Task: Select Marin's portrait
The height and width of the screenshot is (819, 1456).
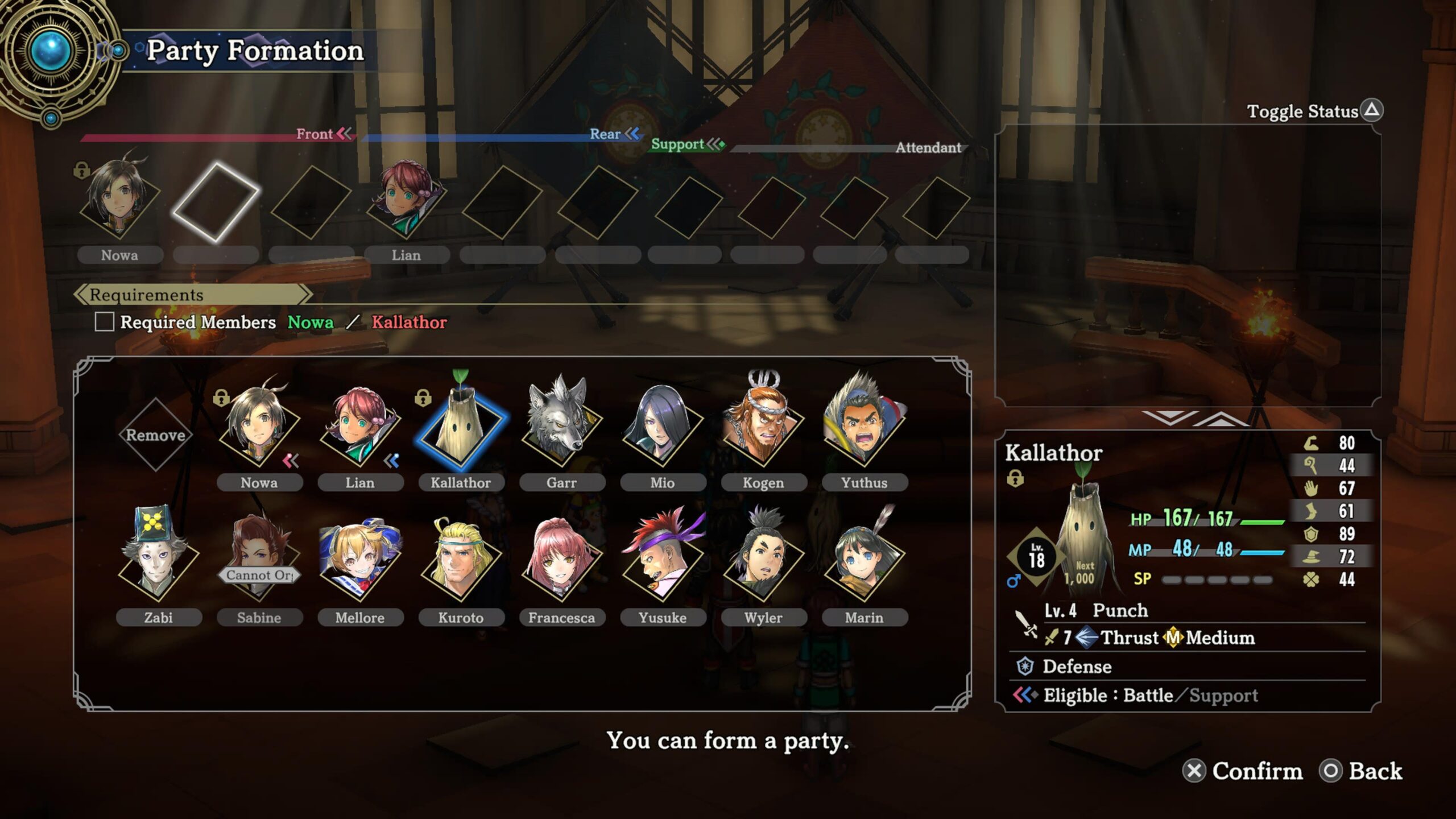Action: click(x=864, y=560)
